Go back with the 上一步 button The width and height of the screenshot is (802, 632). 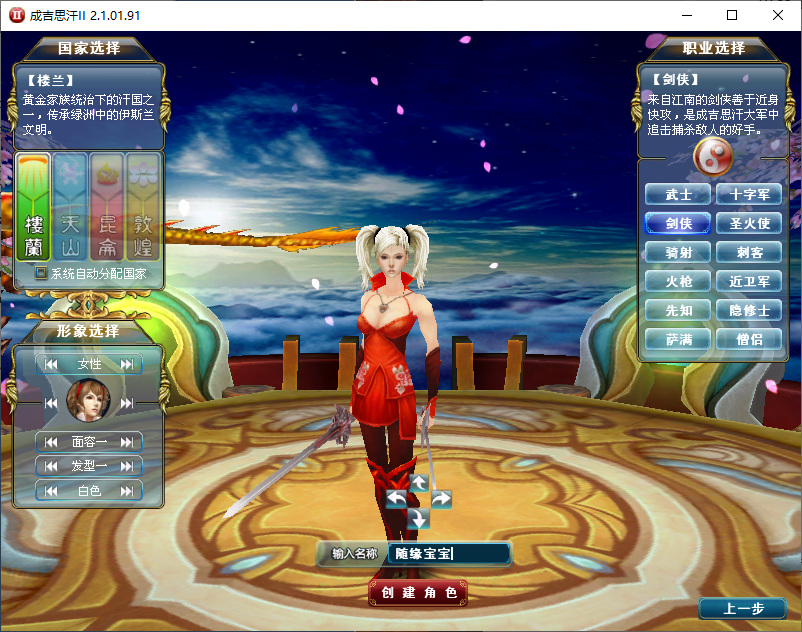(x=743, y=609)
